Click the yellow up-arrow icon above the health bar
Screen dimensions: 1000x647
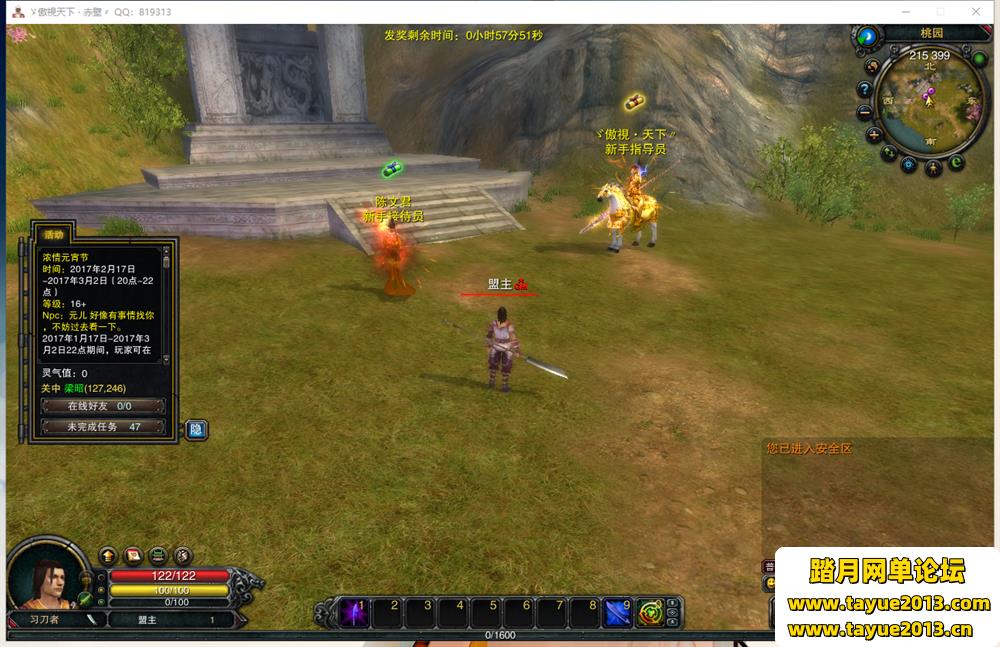tap(108, 555)
